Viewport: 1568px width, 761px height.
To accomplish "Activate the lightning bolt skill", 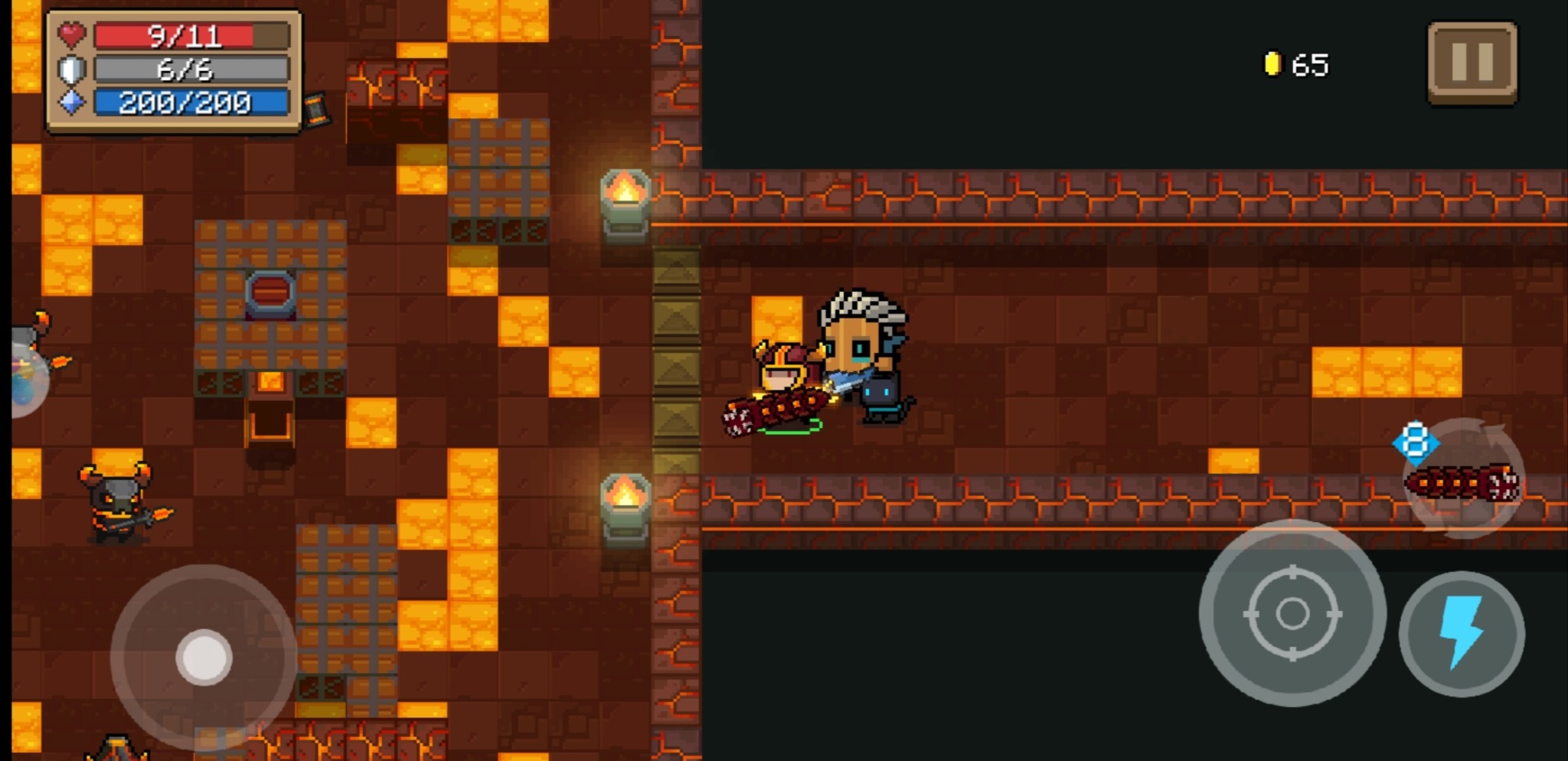I will tap(1462, 633).
